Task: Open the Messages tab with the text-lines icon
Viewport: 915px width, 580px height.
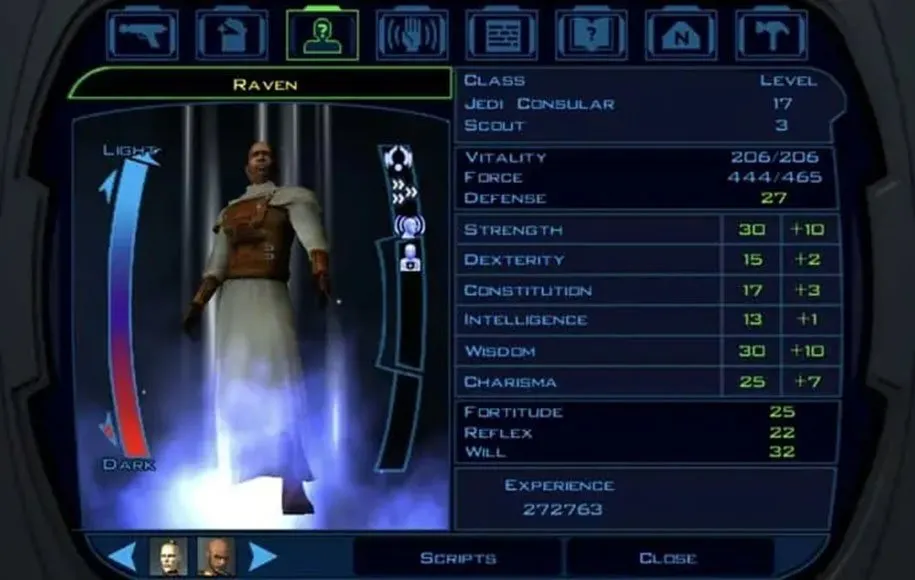Action: coord(501,34)
